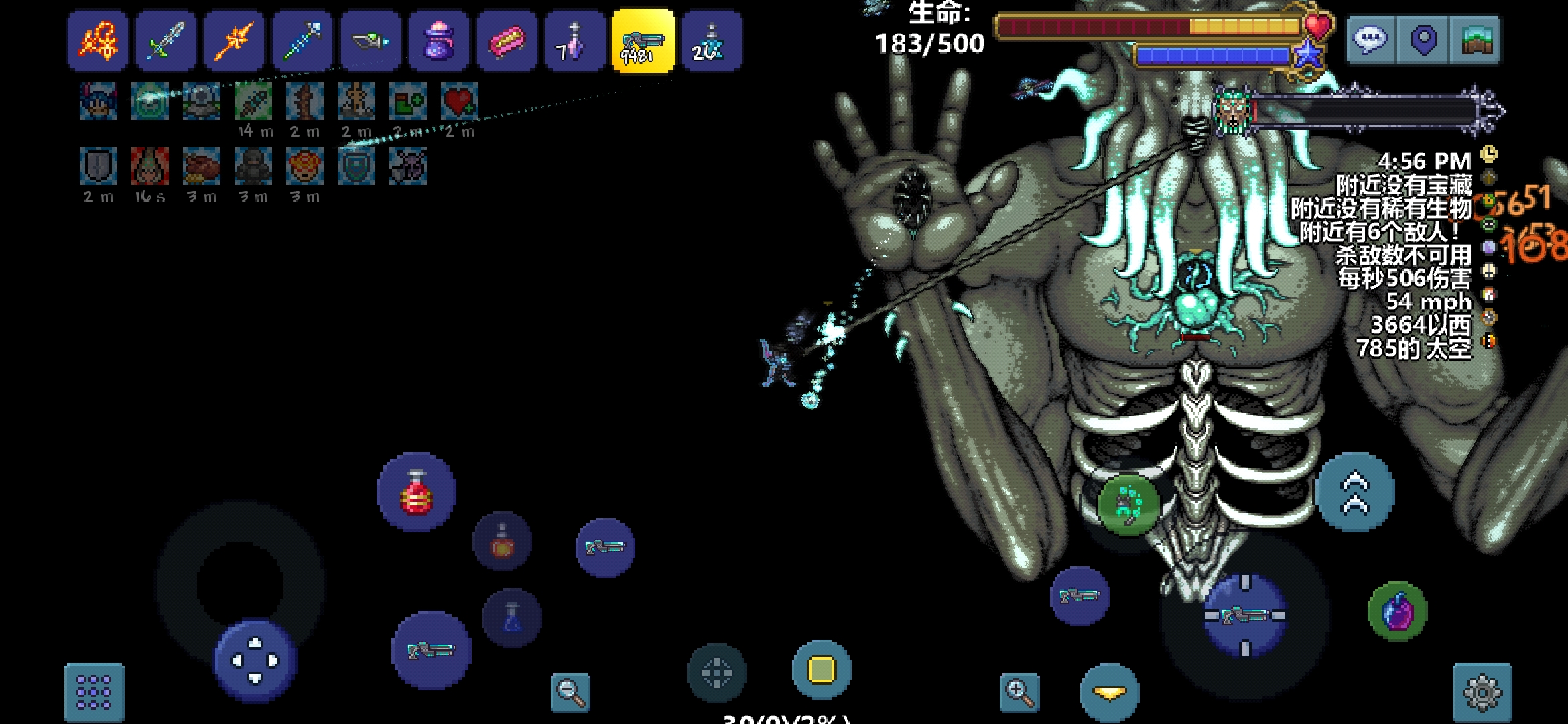This screenshot has width=1568, height=724.
Task: Use the blue mana potion quick button
Action: pos(512,617)
